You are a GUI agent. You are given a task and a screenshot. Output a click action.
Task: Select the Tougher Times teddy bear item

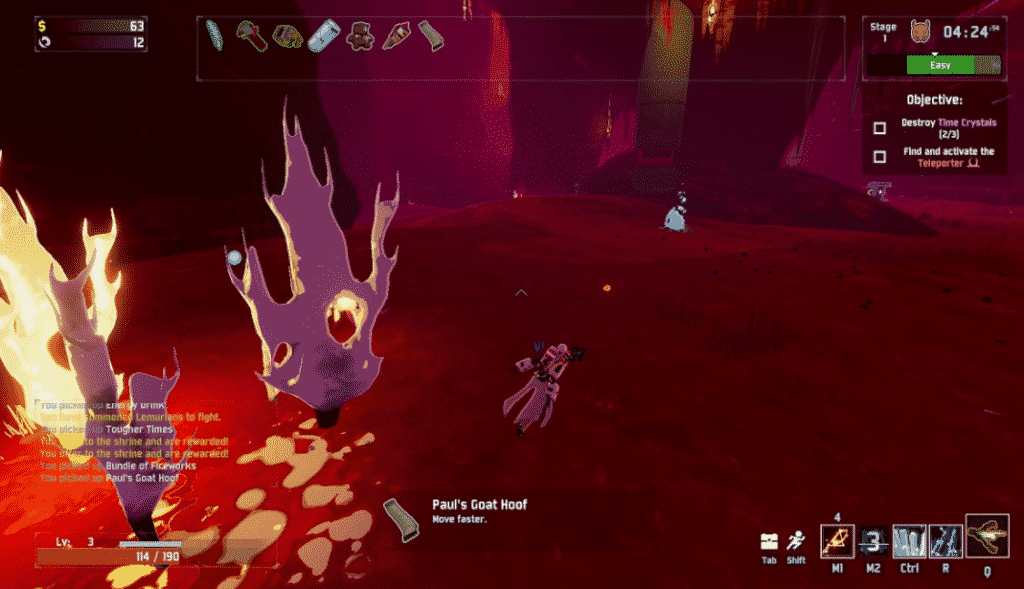(358, 38)
